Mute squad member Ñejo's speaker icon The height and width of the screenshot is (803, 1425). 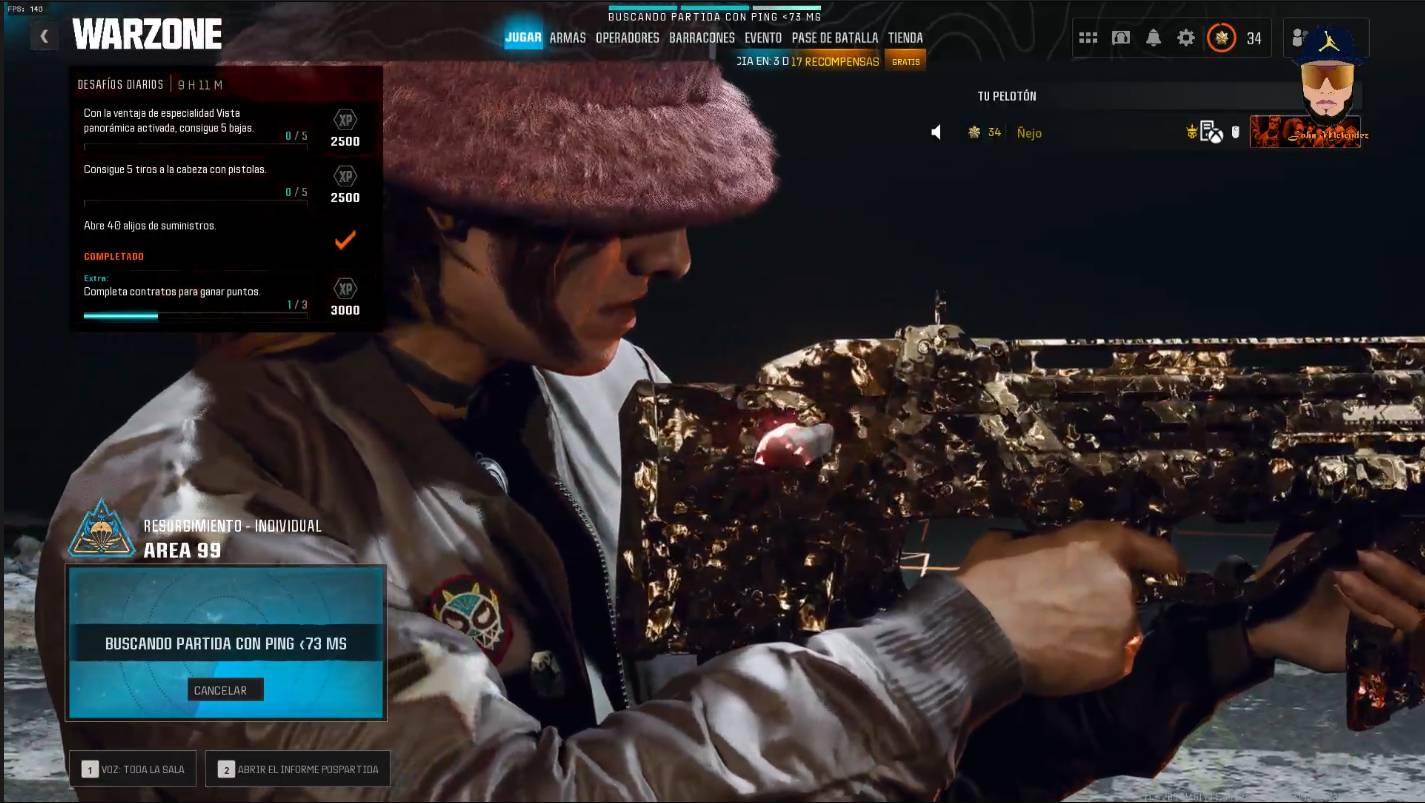pyautogui.click(x=936, y=132)
